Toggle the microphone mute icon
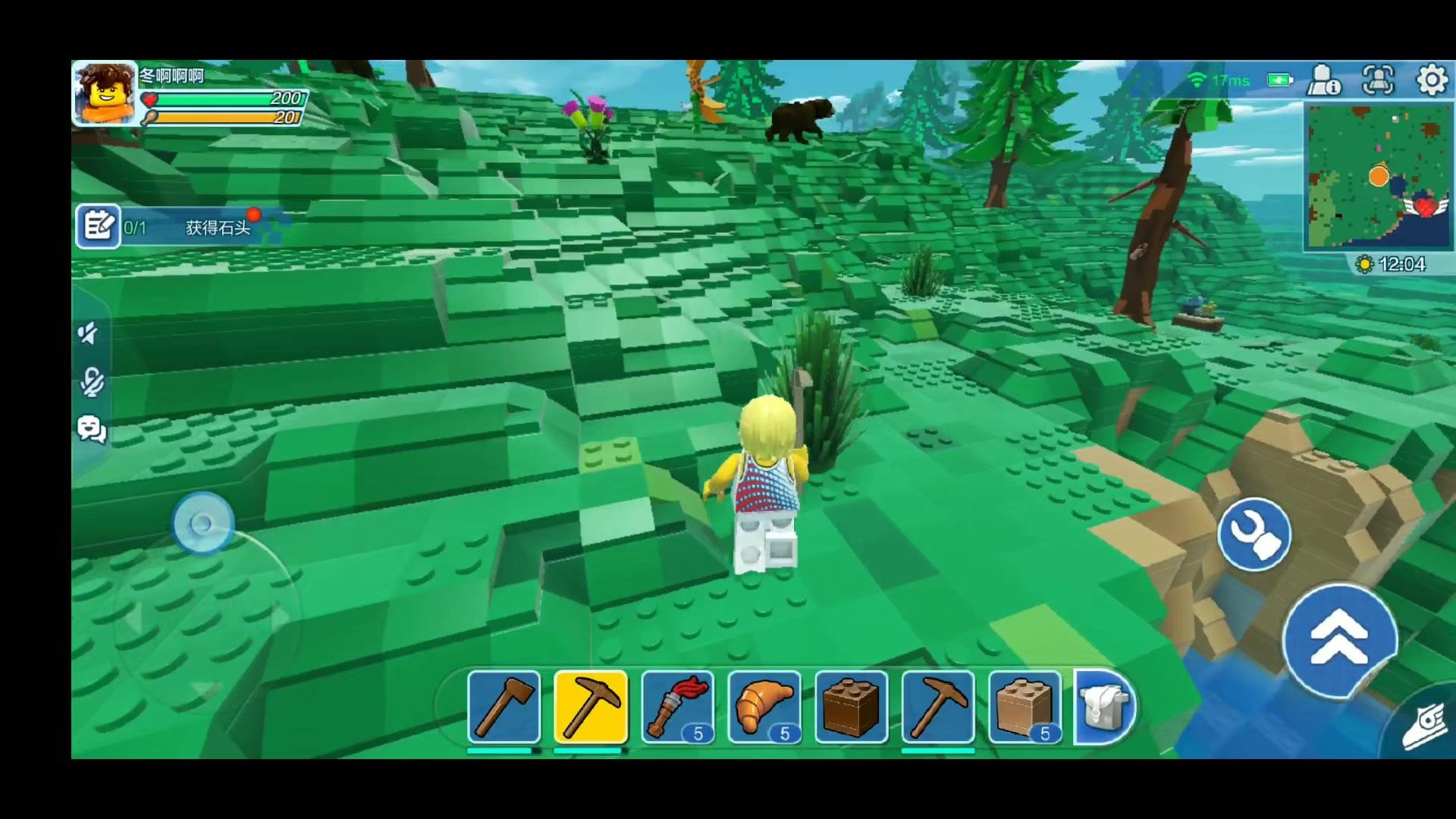The height and width of the screenshot is (819, 1456). (92, 381)
